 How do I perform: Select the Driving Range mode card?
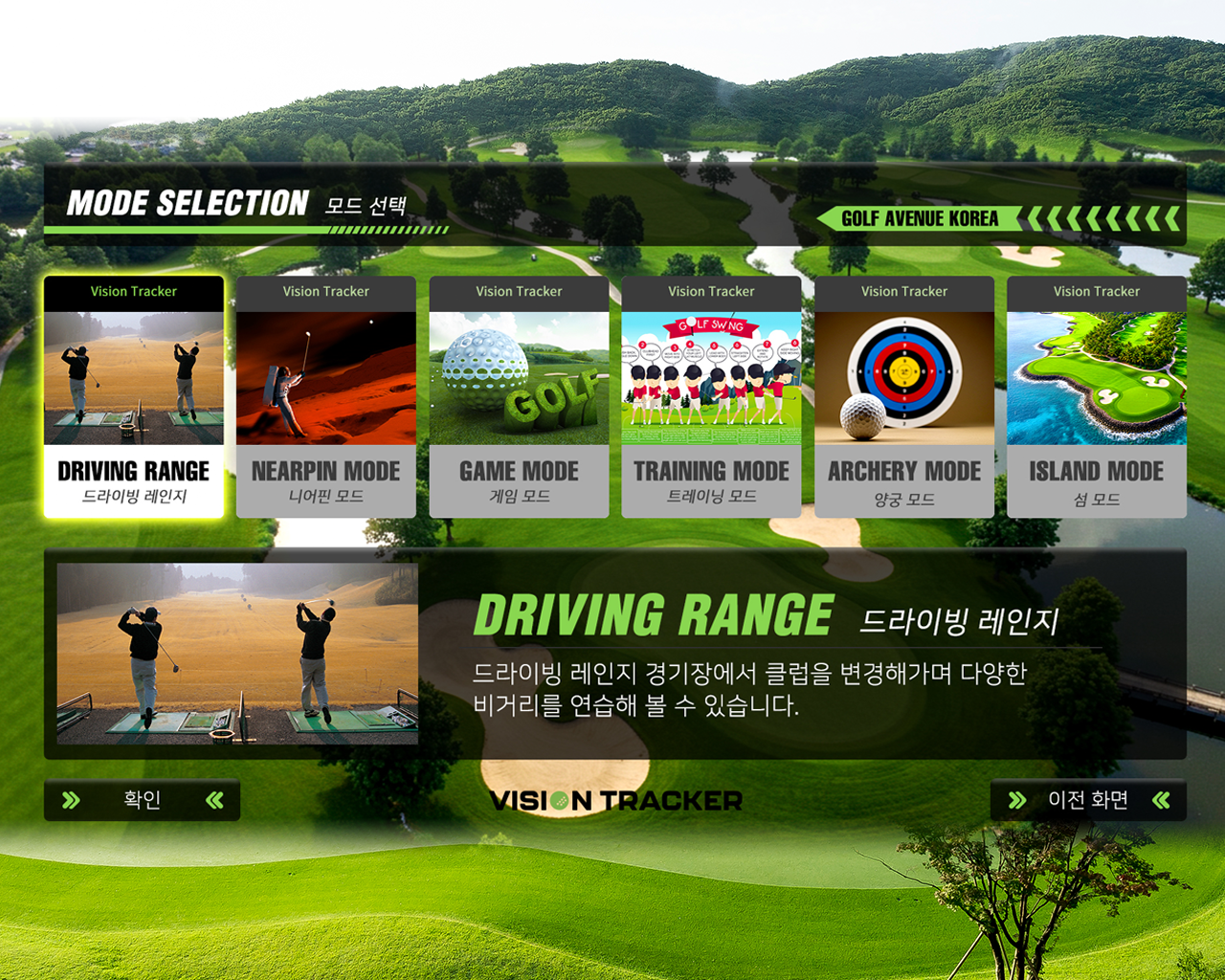[134, 397]
